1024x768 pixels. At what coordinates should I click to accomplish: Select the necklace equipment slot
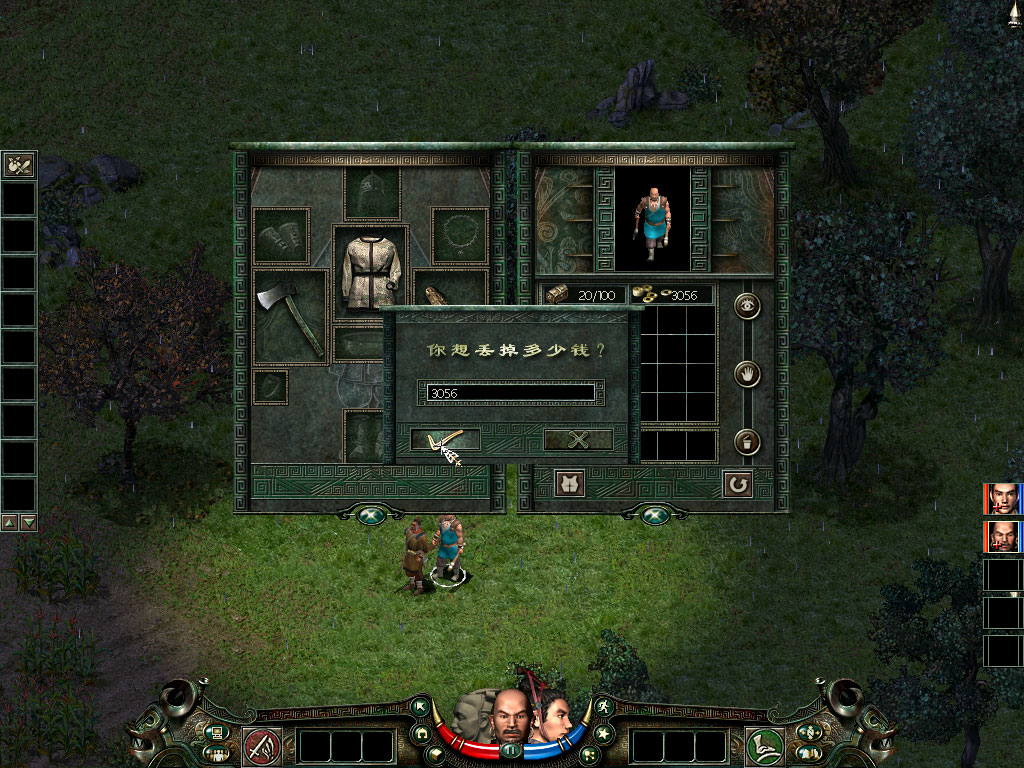pyautogui.click(x=460, y=235)
